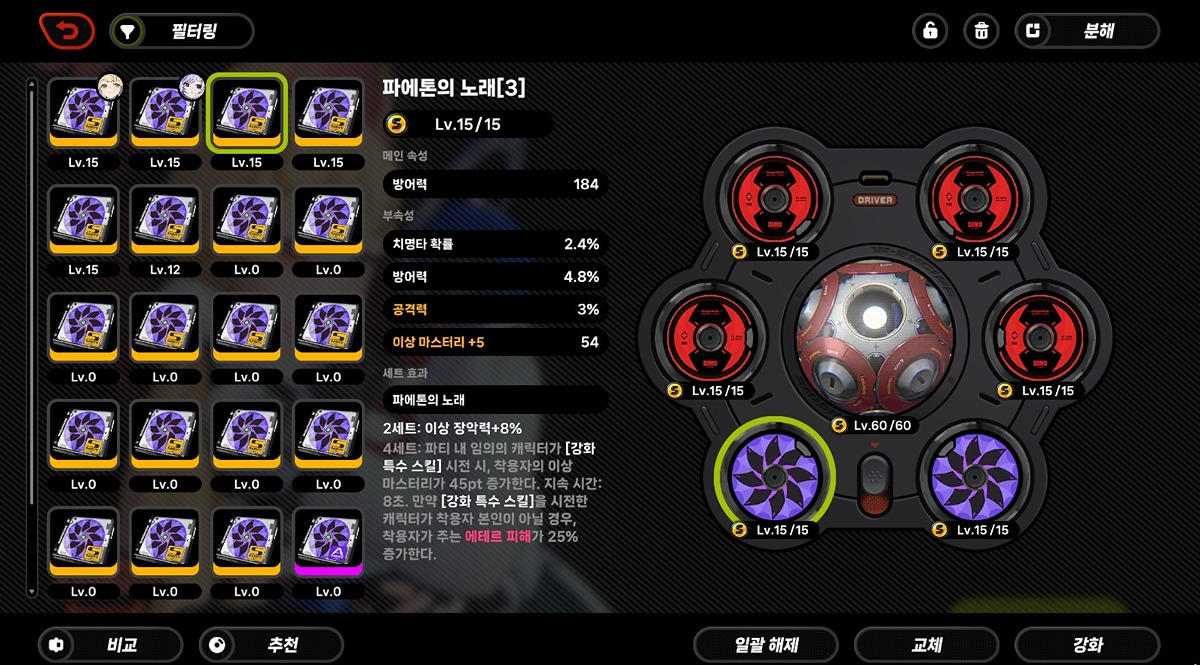
Task: Select the disc equipped by the blue-haired character
Action: pyautogui.click(x=165, y=113)
